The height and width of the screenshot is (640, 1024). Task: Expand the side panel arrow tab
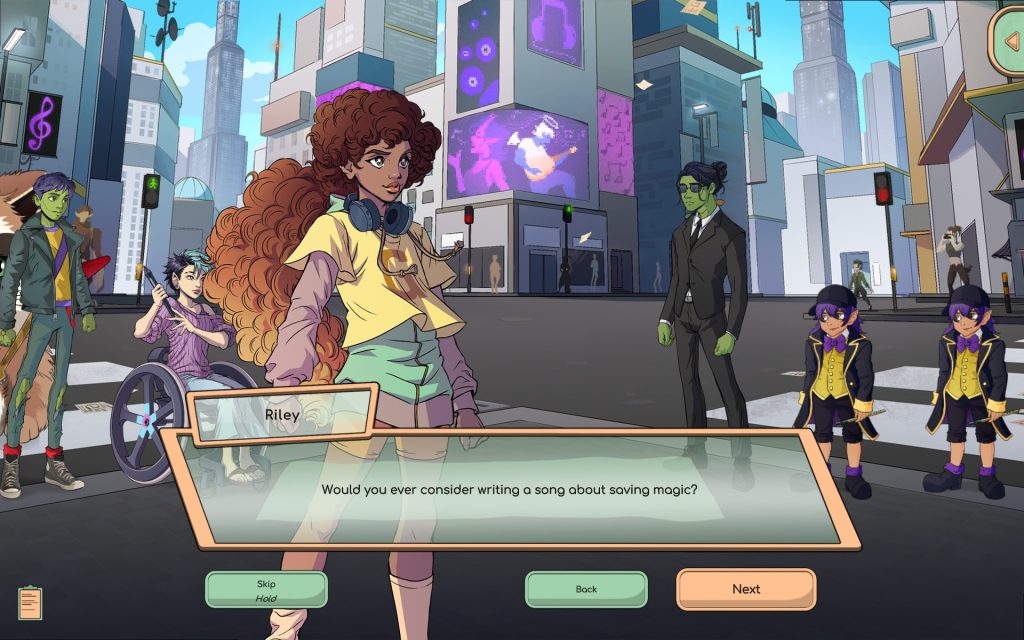[1009, 41]
